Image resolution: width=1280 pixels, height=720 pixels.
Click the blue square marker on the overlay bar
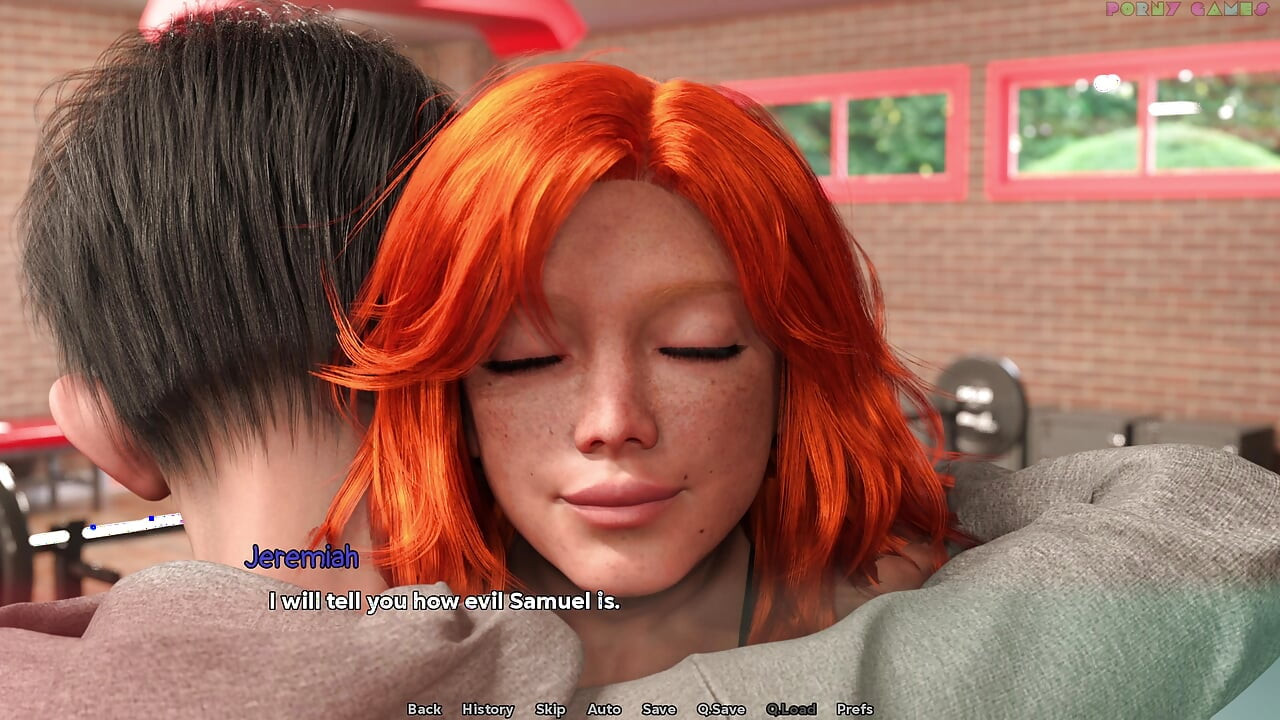coord(150,518)
